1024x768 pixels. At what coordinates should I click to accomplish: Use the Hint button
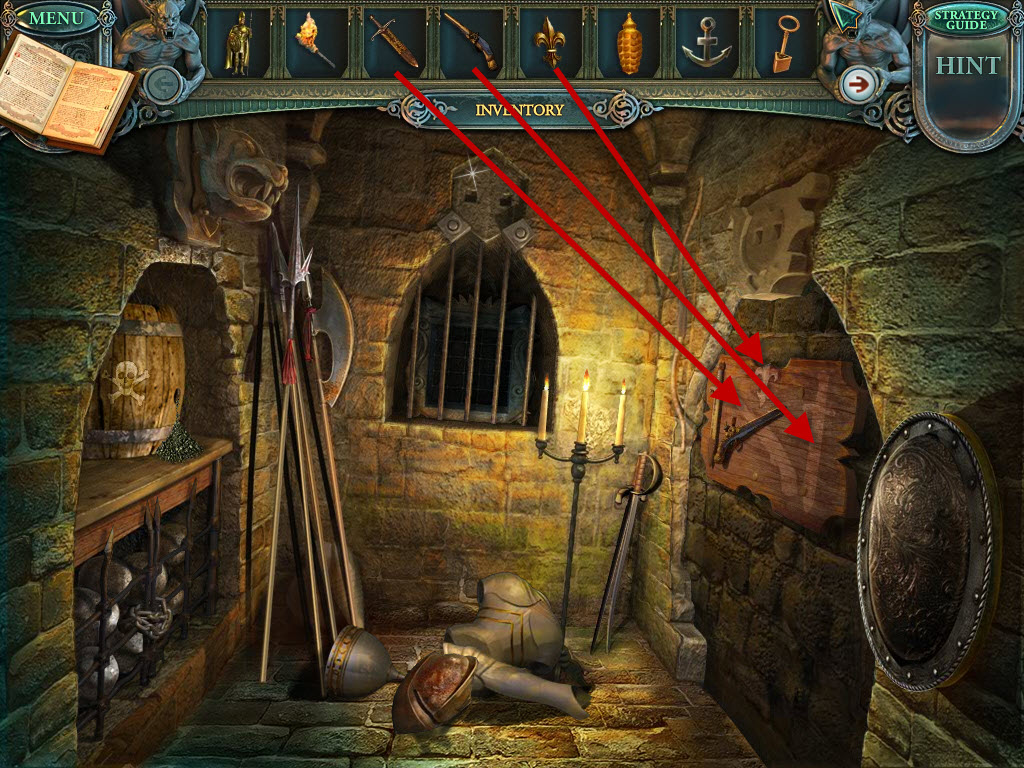point(967,66)
